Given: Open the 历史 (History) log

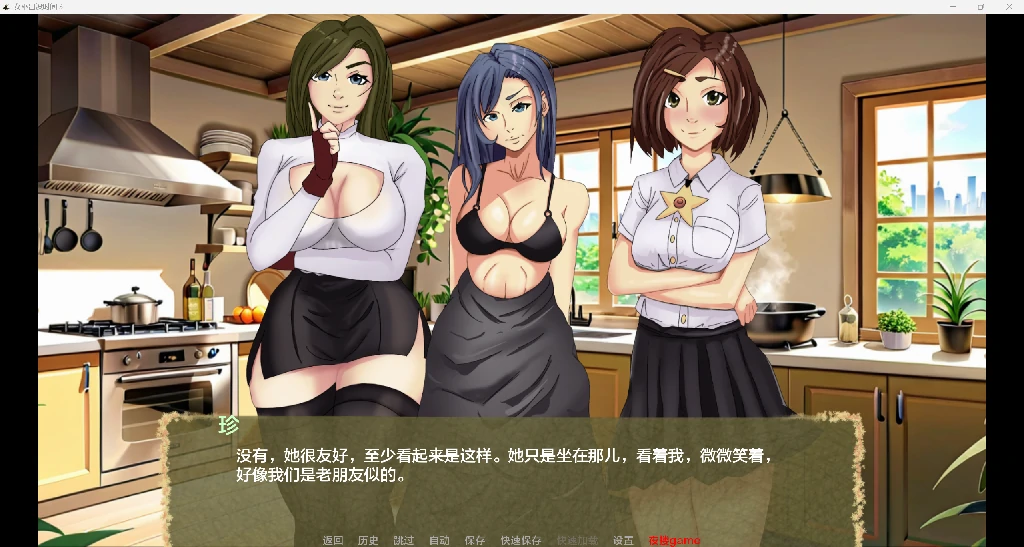Looking at the screenshot, I should pyautogui.click(x=368, y=540).
